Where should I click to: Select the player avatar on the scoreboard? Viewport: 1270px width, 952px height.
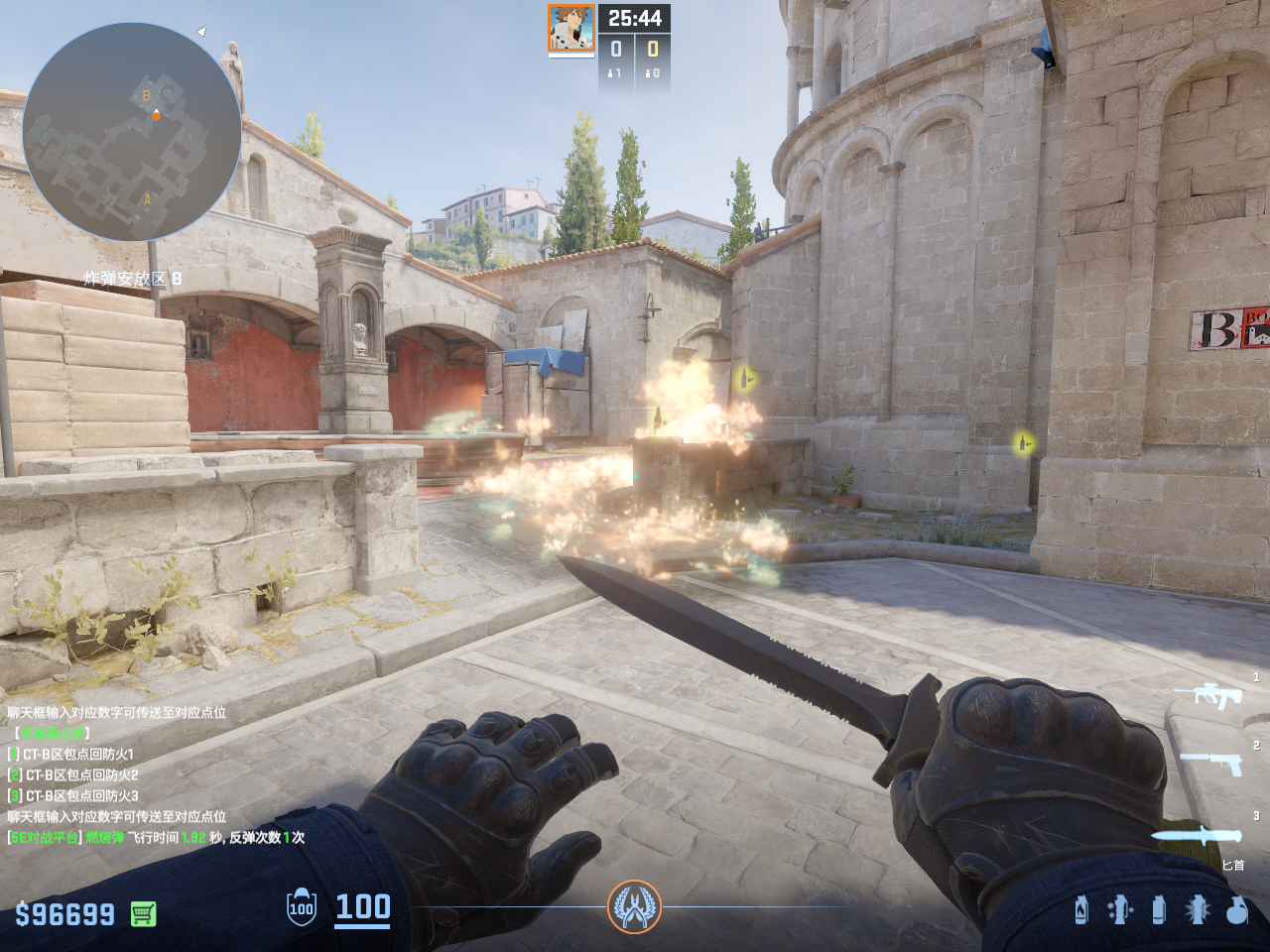pyautogui.click(x=571, y=28)
